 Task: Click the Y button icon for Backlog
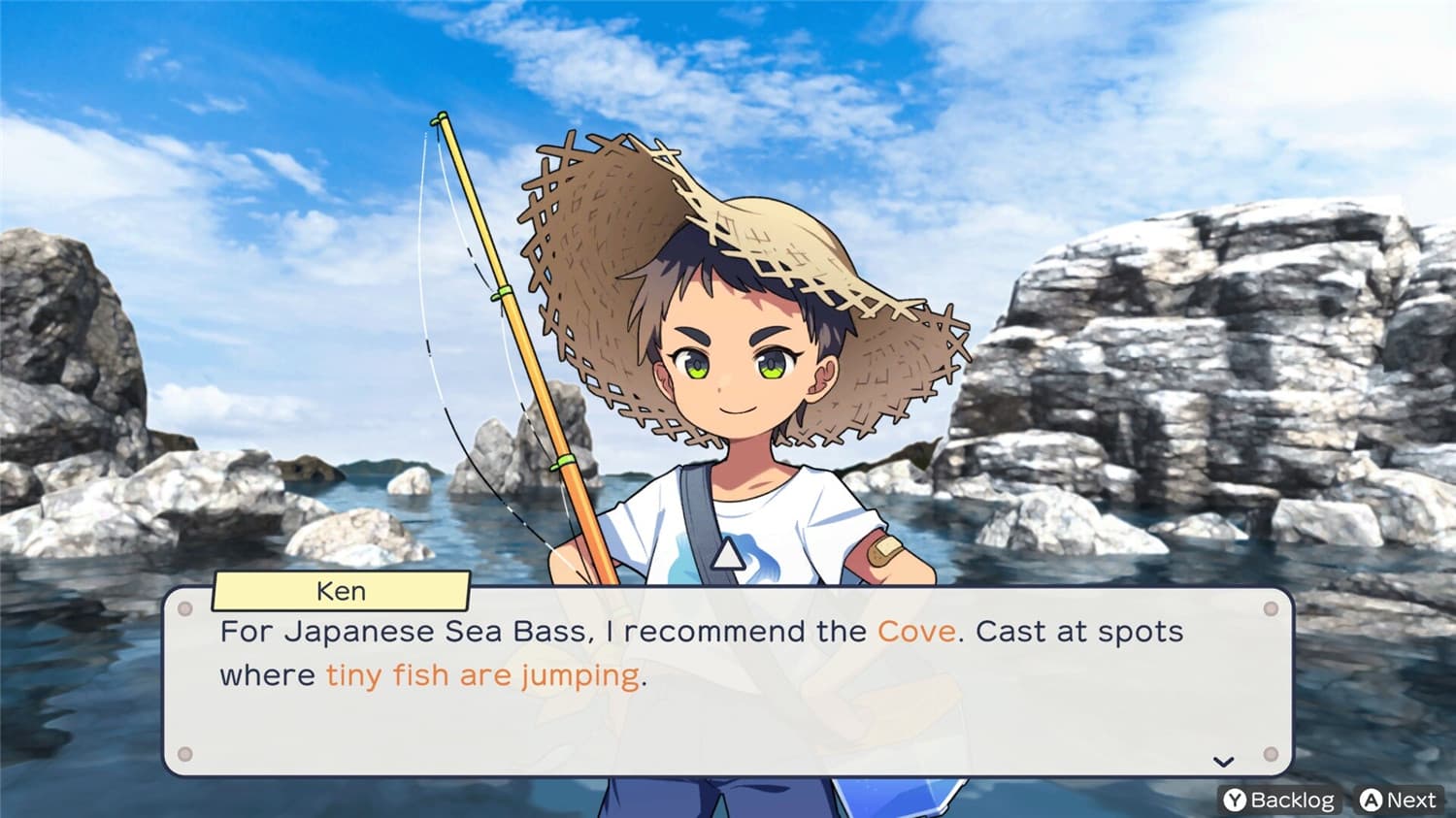pyautogui.click(x=1234, y=800)
